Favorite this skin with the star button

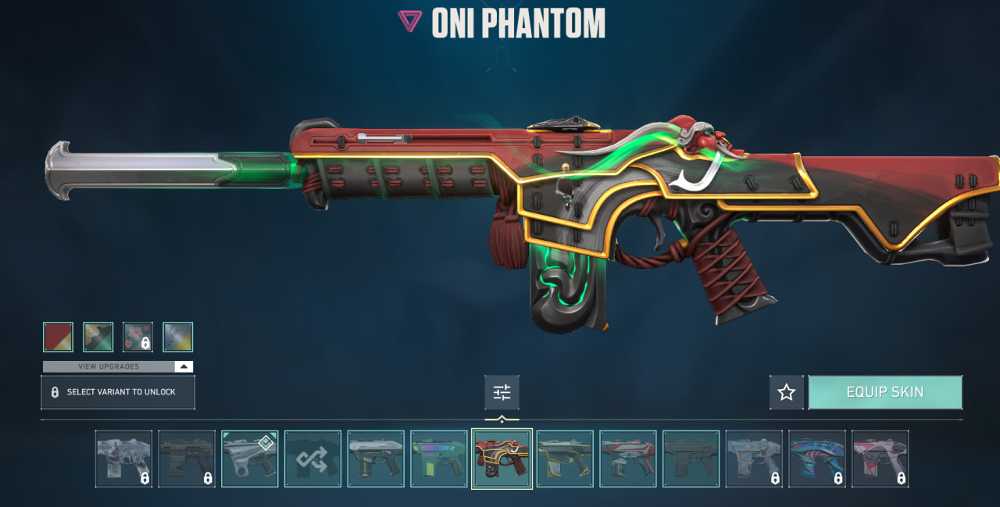coord(786,392)
